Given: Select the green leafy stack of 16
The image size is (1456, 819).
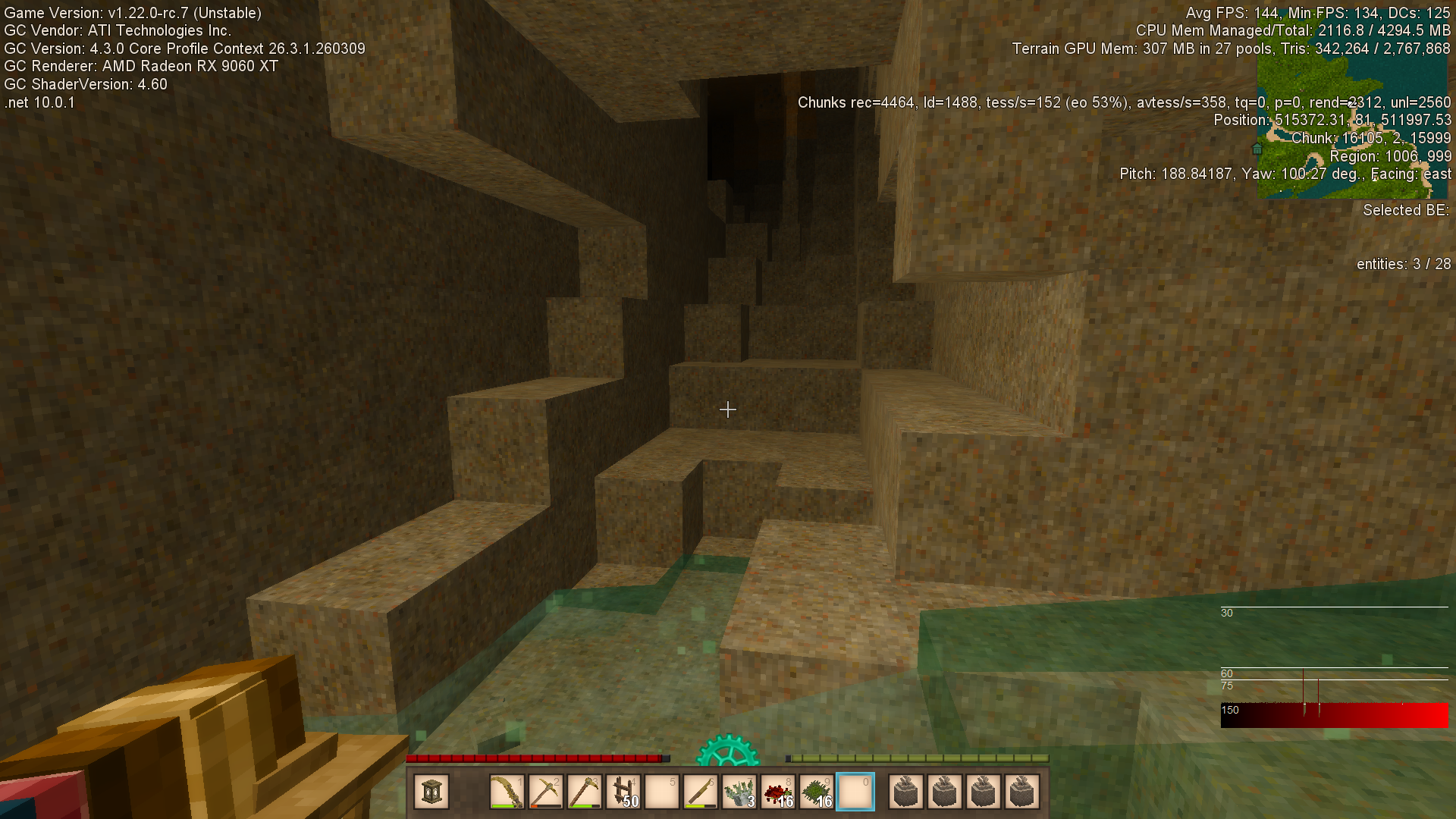Looking at the screenshot, I should click(x=817, y=792).
